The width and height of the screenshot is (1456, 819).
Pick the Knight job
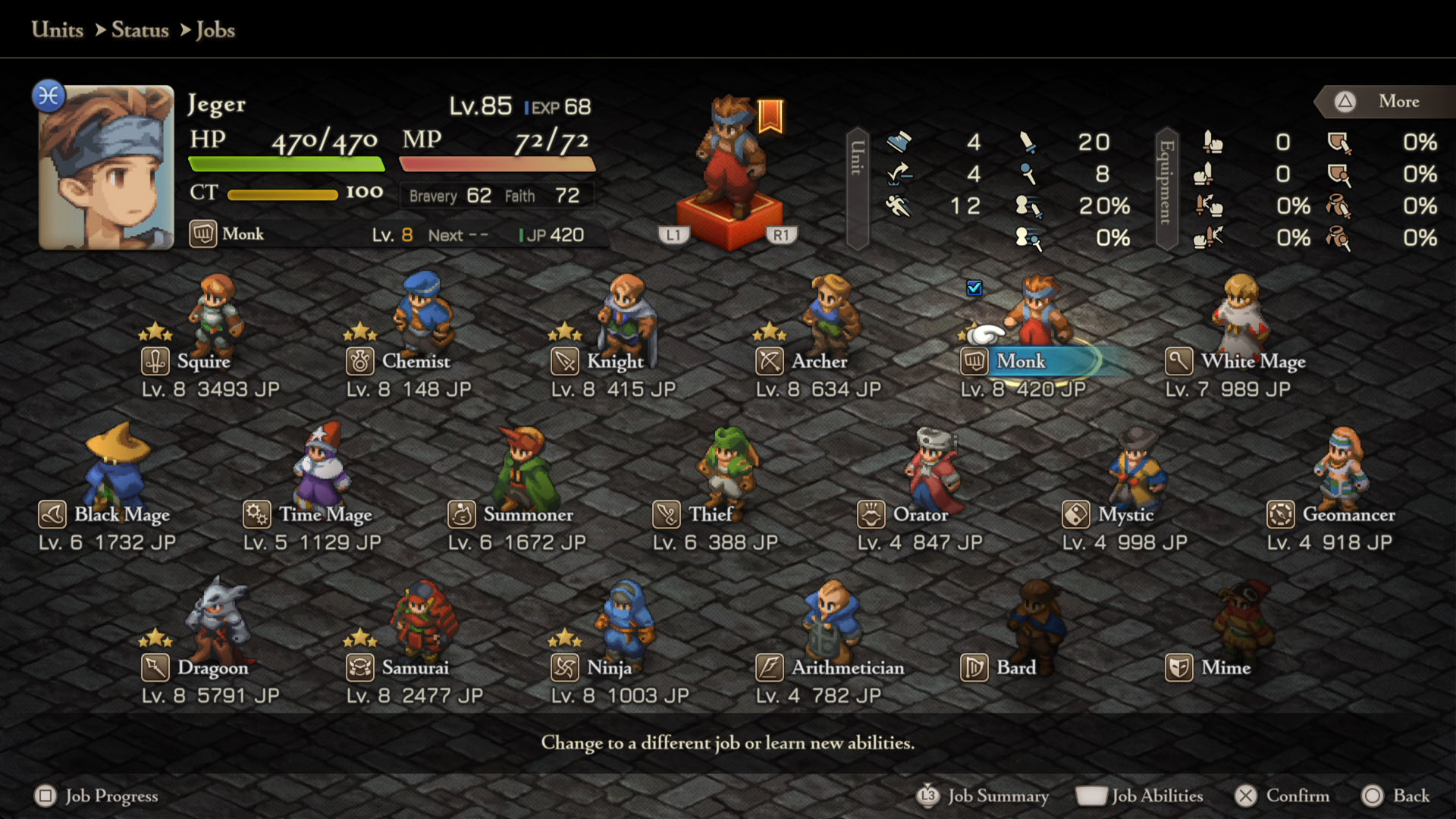[x=614, y=362]
